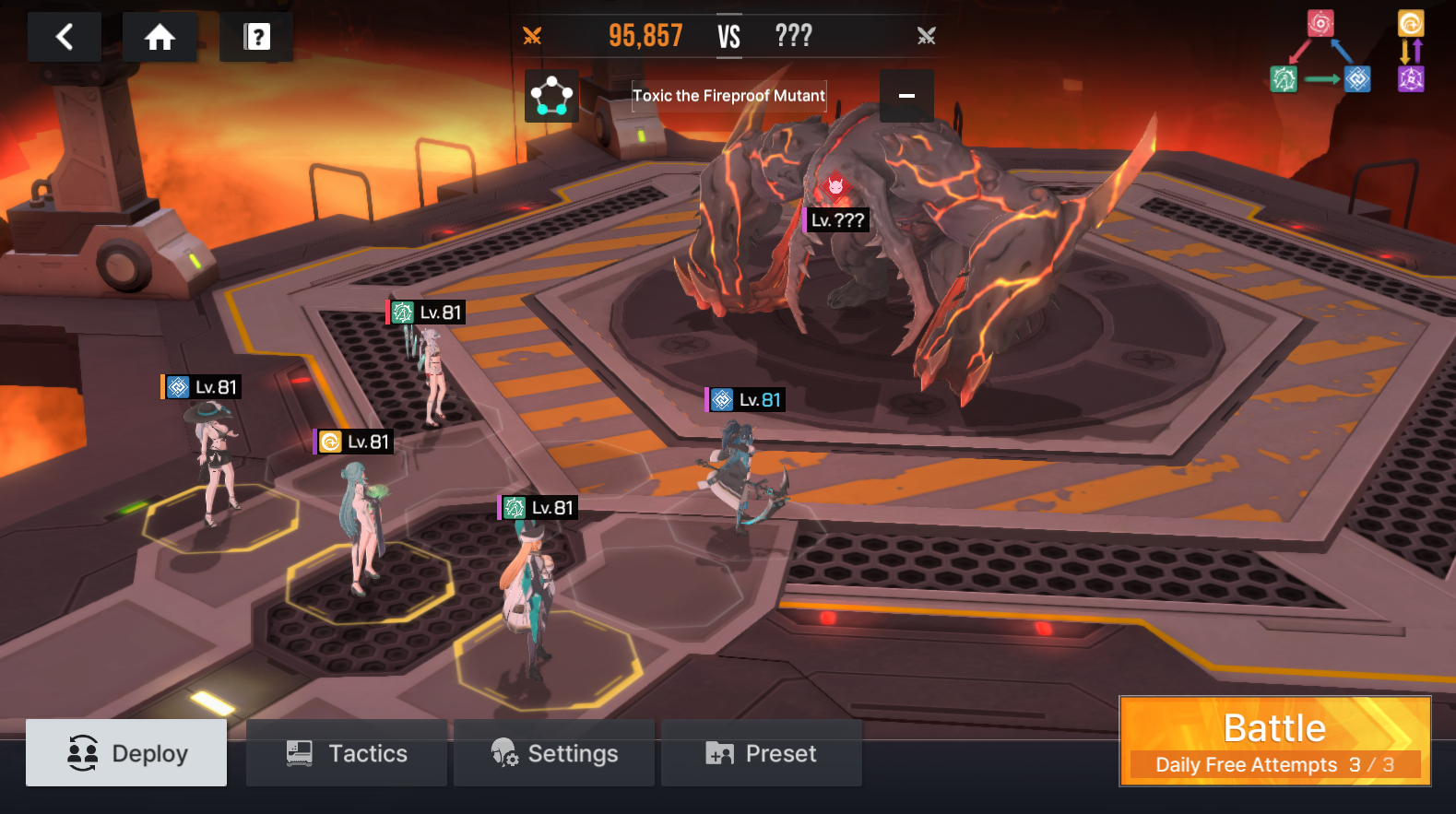1456x814 pixels.
Task: Open the Tactics menu
Action: coord(347,753)
